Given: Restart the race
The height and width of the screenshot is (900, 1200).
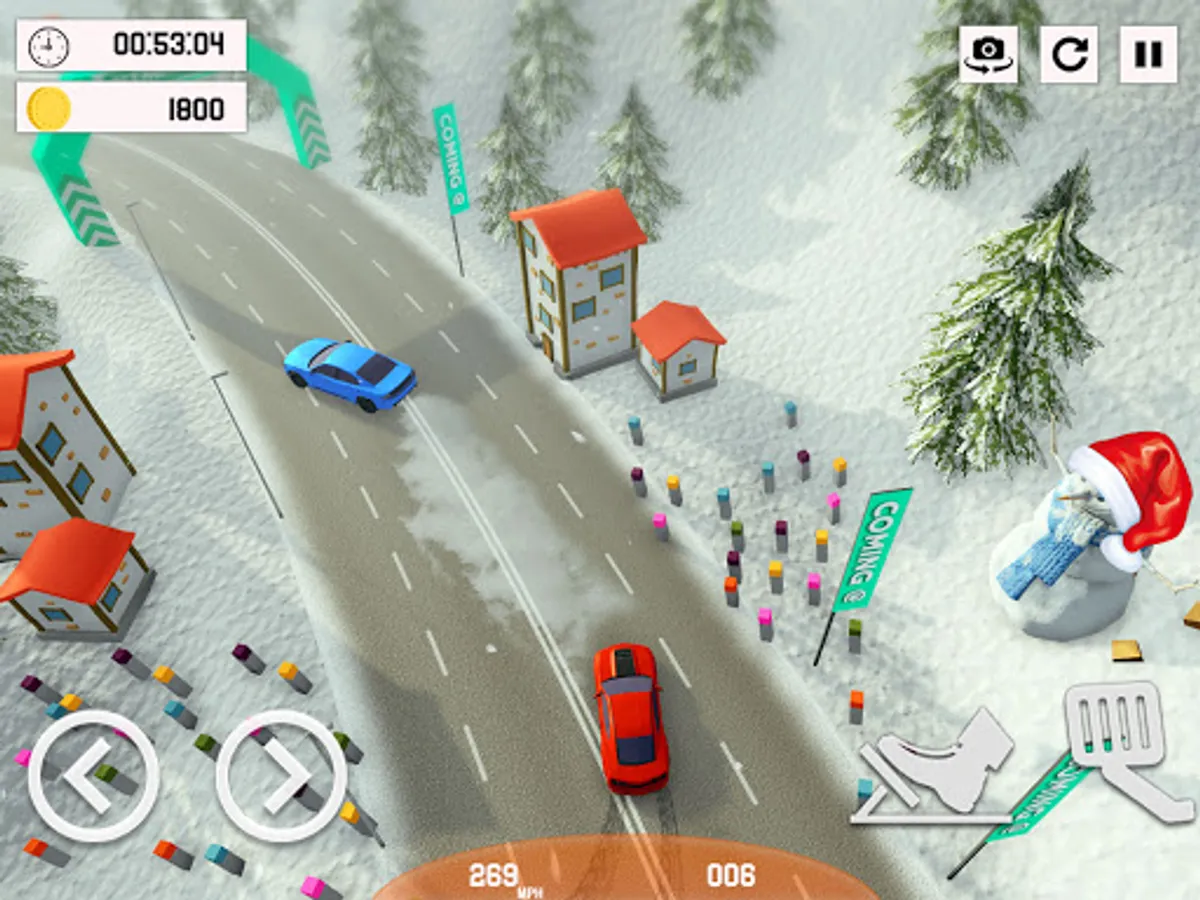Looking at the screenshot, I should click(x=1068, y=54).
